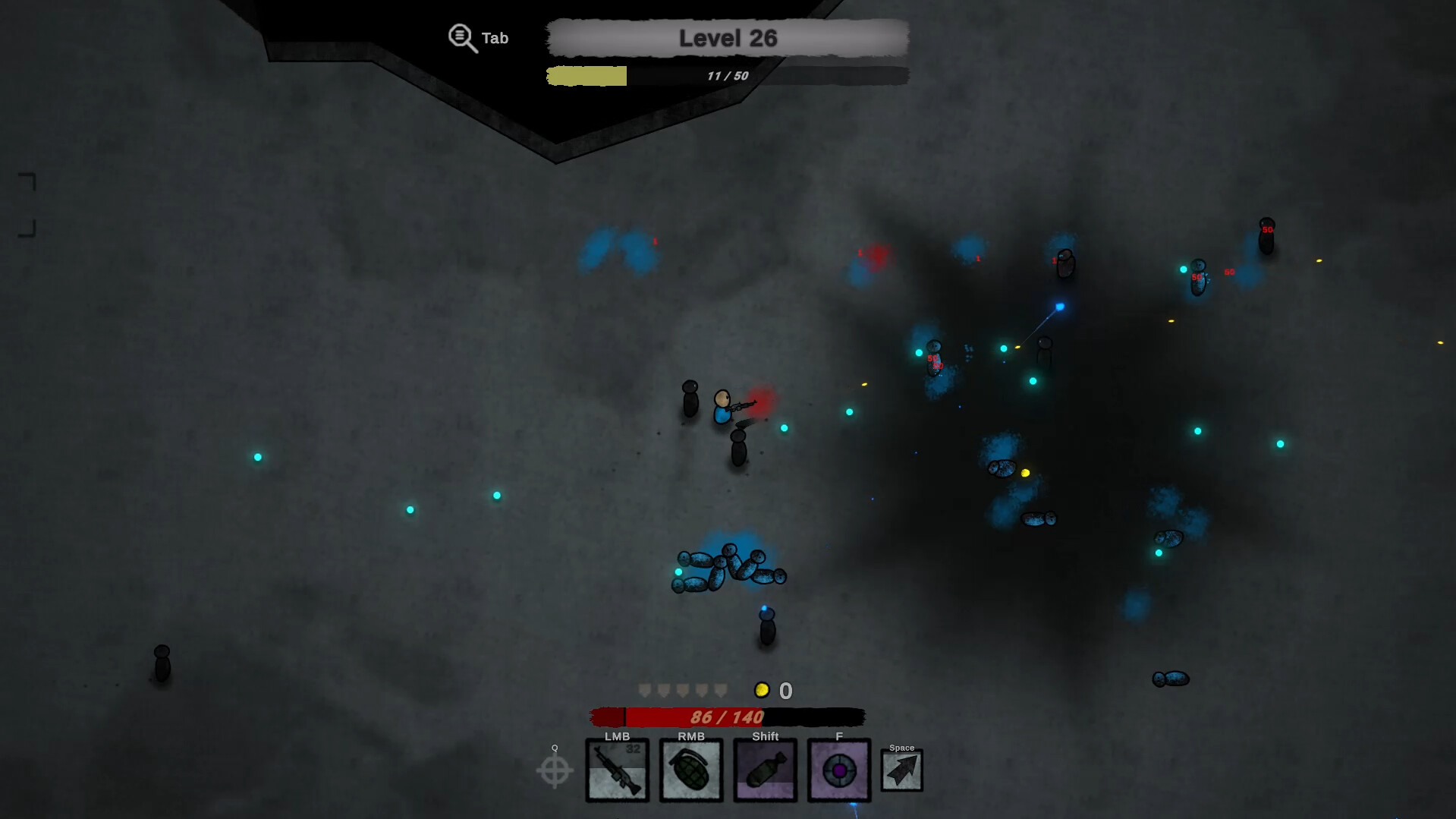Select the LMB machine gun weapon slot
This screenshot has width=1456, height=819.
click(x=617, y=770)
